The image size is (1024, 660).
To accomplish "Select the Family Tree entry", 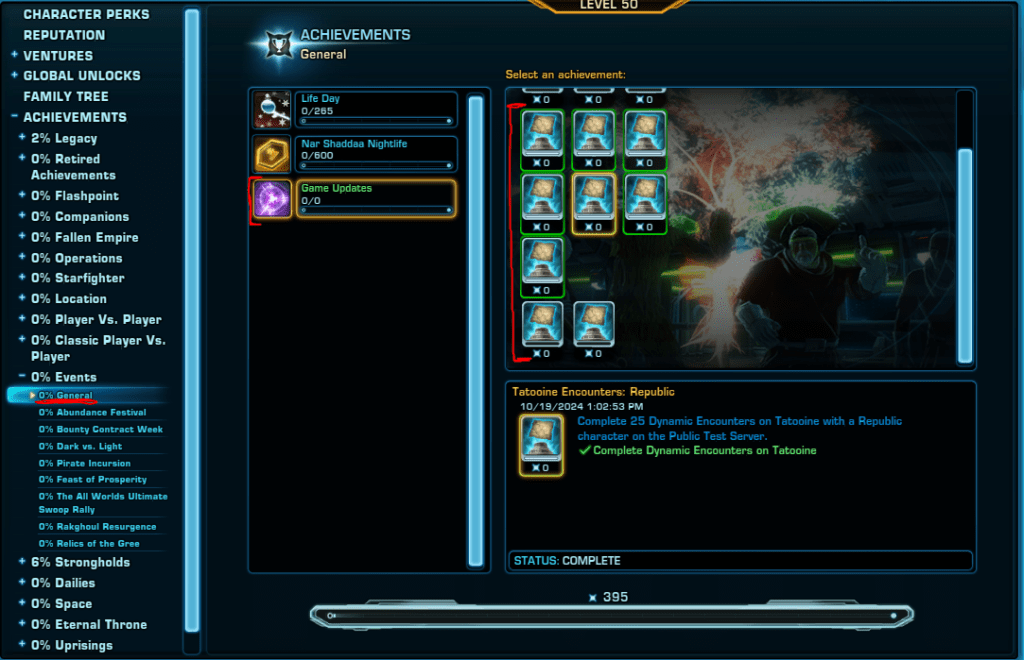I will [66, 97].
